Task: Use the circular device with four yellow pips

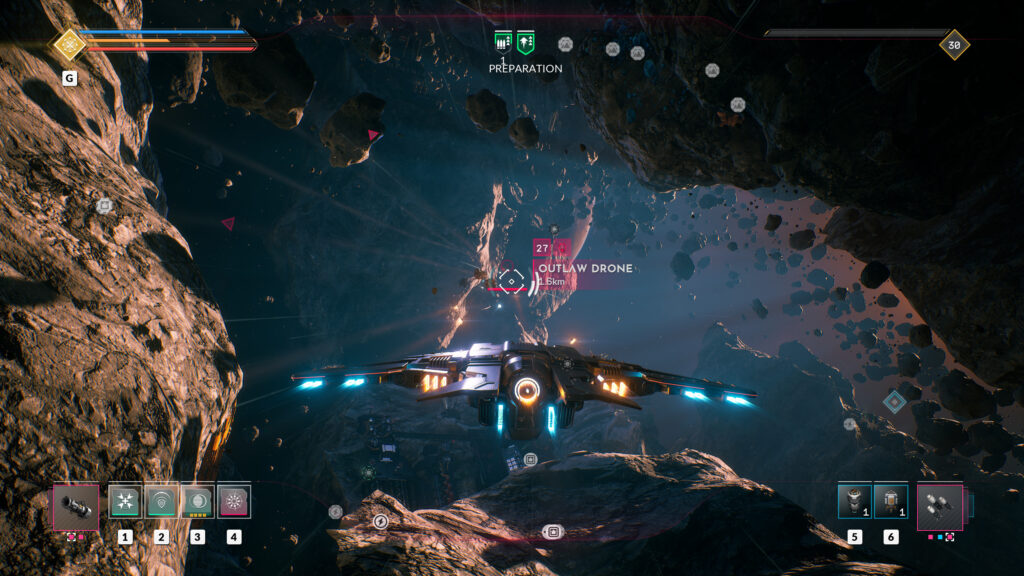Action: 197,501
